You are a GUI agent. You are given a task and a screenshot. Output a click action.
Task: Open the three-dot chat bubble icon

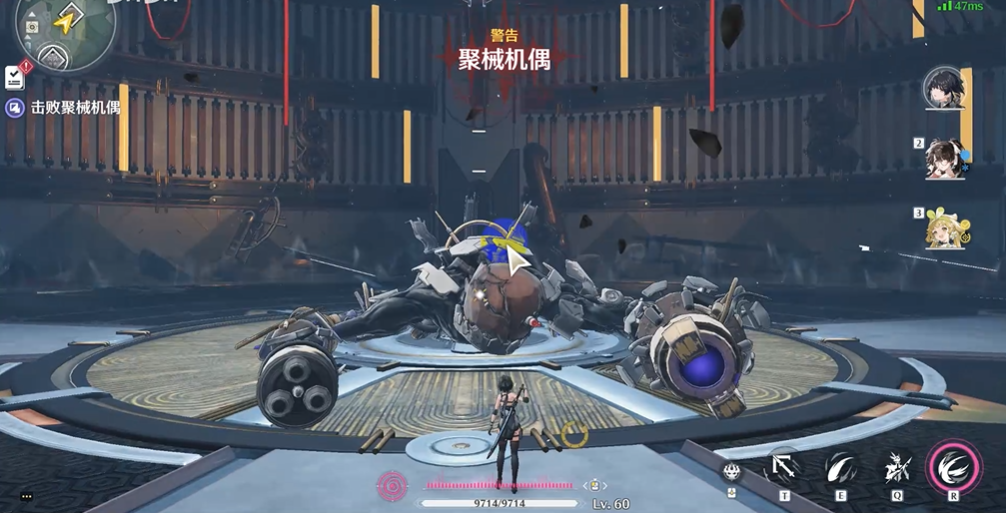coord(26,496)
